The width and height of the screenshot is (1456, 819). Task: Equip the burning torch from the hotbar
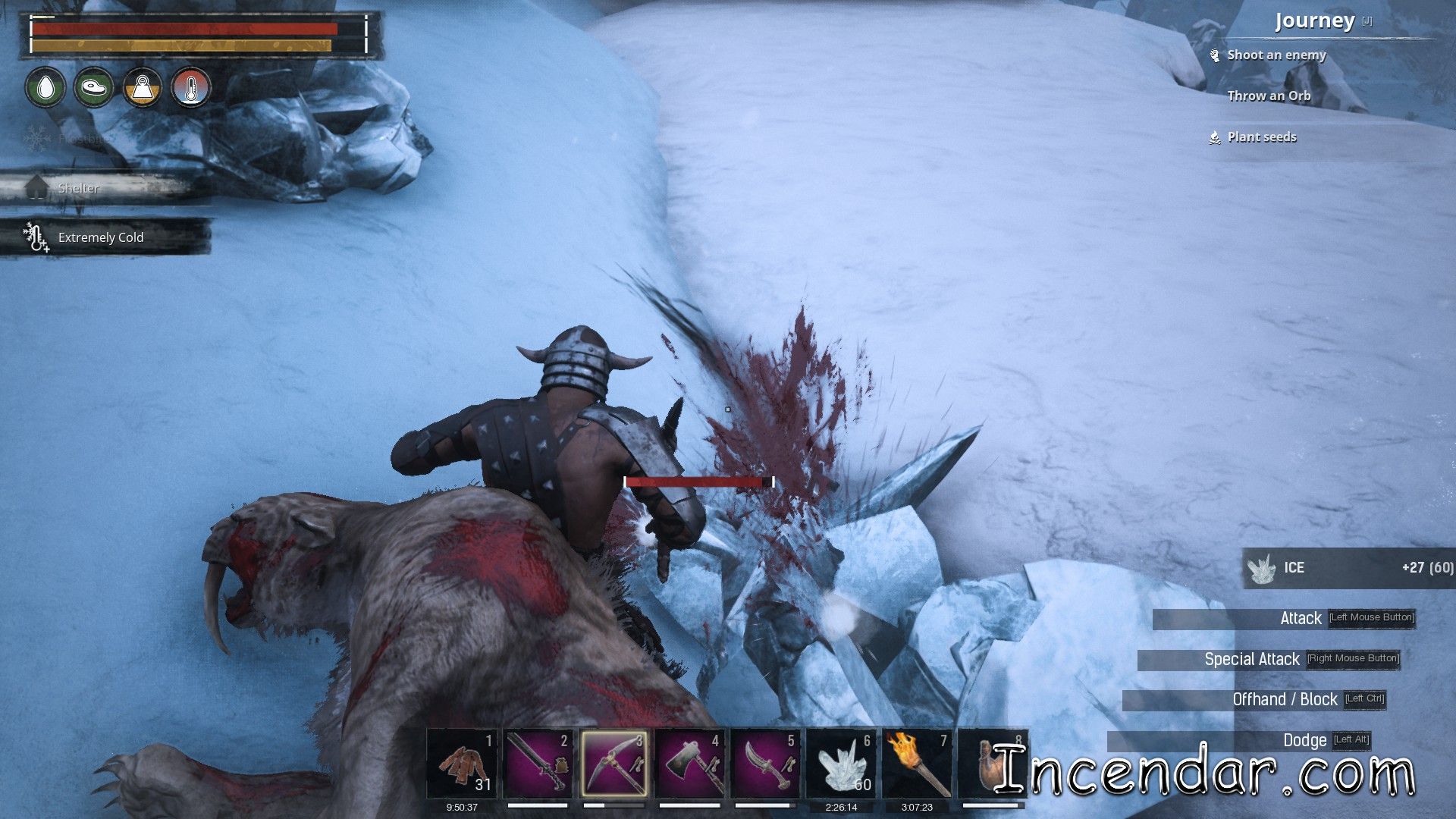917,764
